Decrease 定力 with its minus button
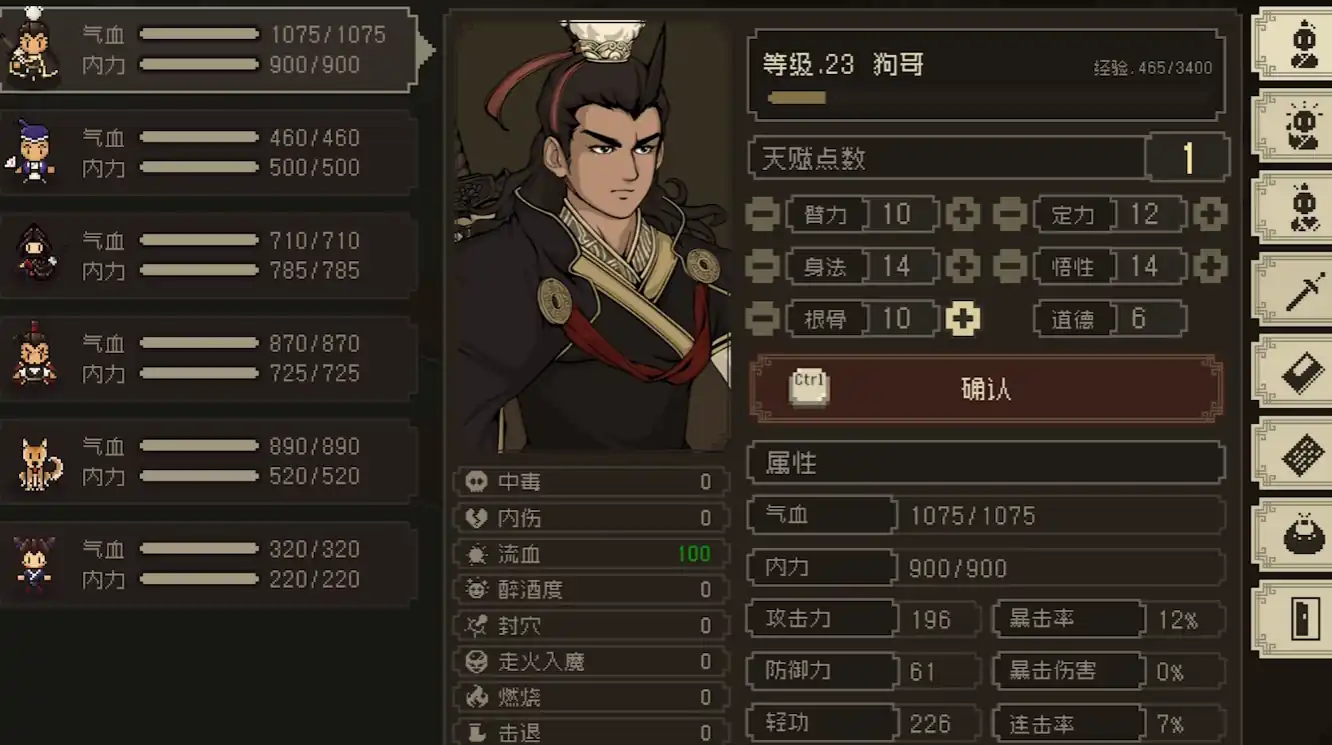Screen dimensions: 1332x745 tap(1010, 214)
